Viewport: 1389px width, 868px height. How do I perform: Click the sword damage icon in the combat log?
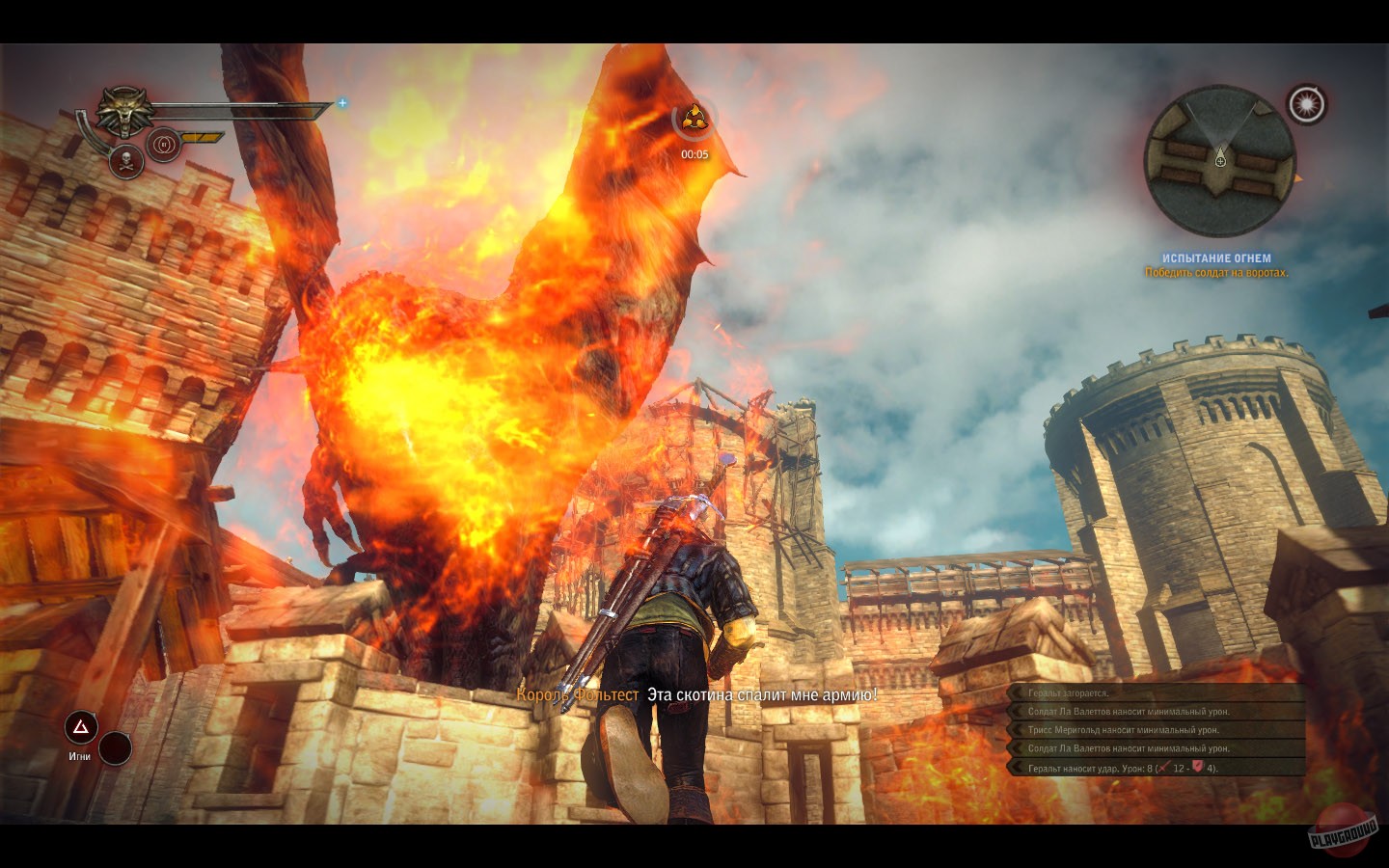tap(1163, 768)
